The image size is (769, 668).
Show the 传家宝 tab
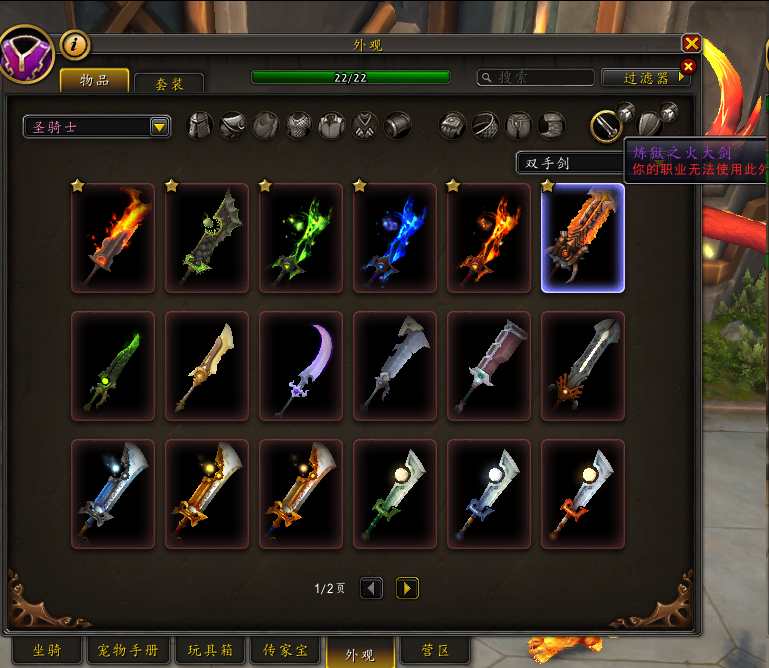click(x=285, y=651)
